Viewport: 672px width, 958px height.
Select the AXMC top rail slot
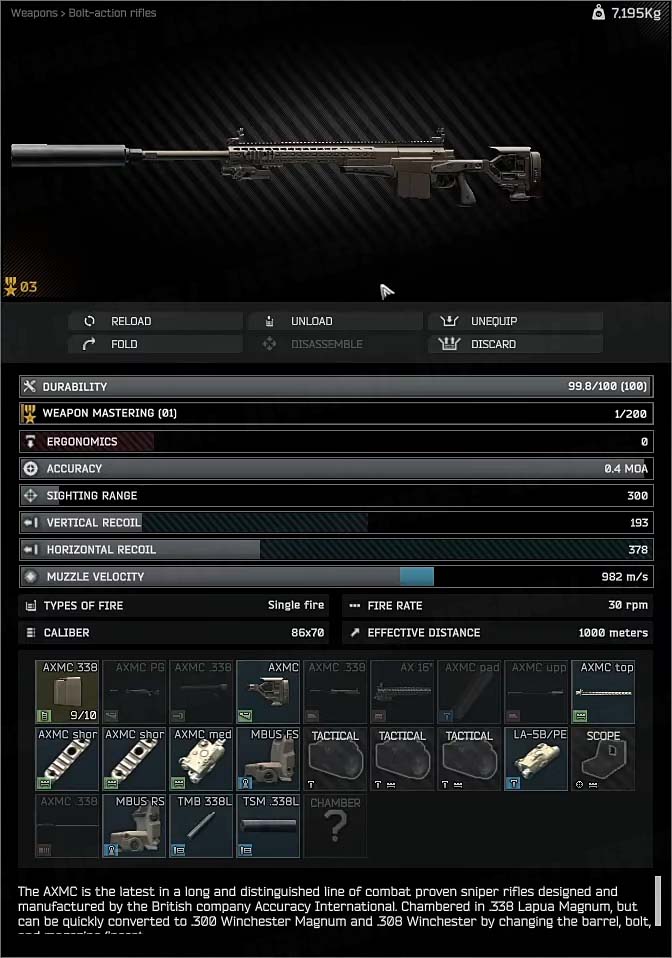[x=603, y=692]
